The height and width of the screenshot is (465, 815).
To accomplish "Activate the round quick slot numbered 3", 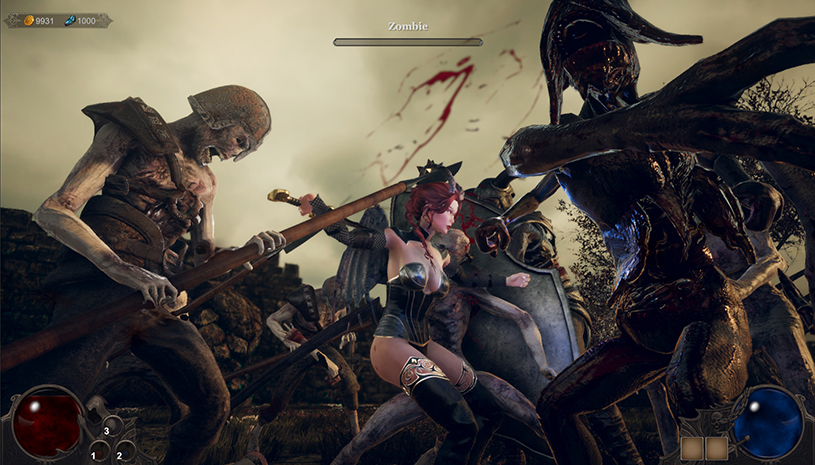I will click(113, 426).
